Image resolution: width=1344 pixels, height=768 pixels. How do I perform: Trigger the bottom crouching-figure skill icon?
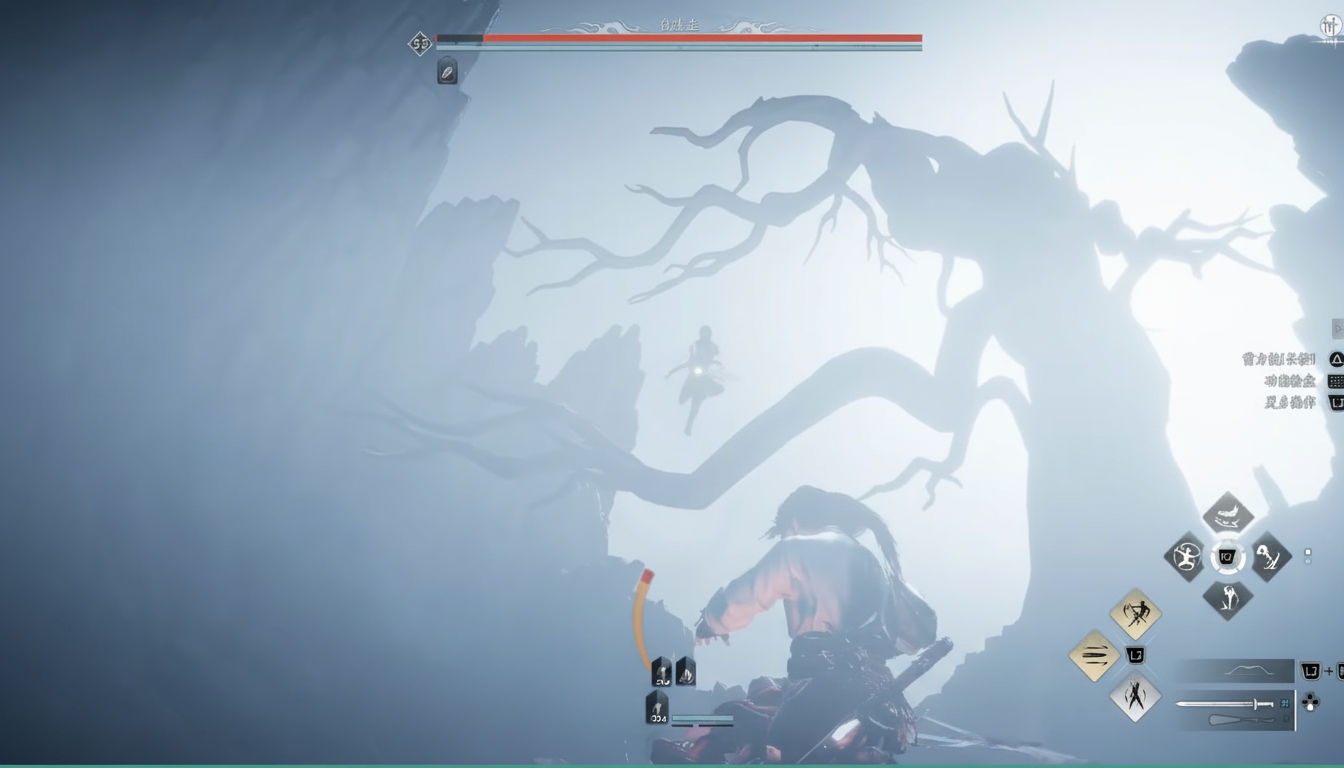[x=1228, y=600]
